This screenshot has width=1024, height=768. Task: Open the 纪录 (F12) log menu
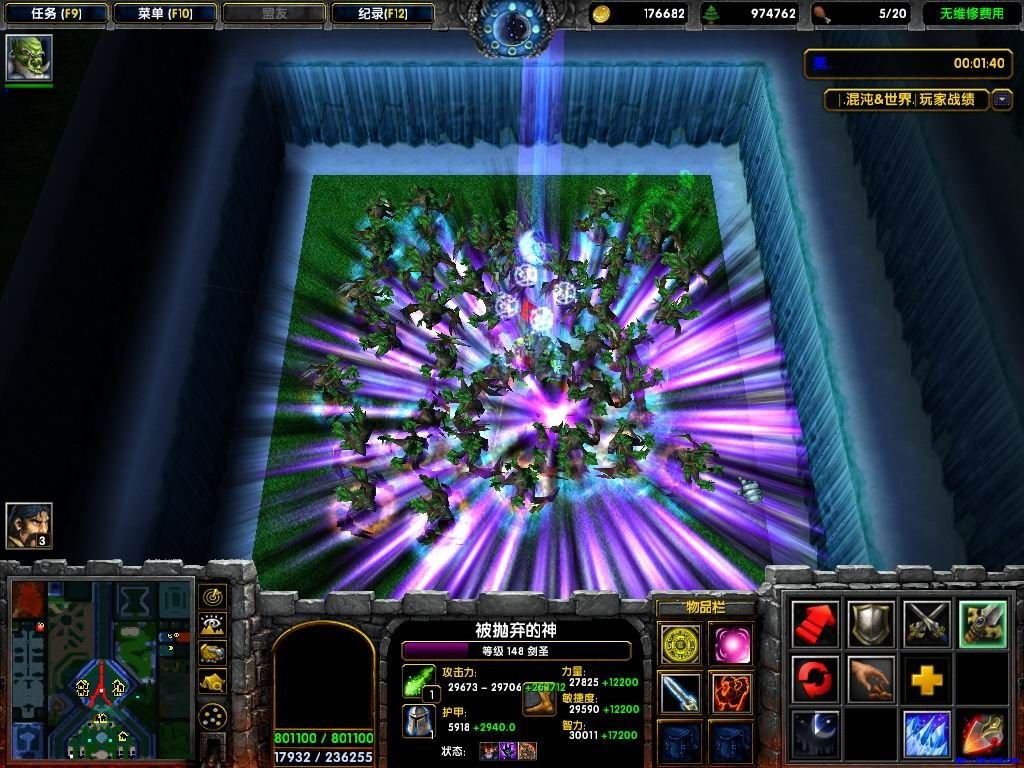point(382,14)
